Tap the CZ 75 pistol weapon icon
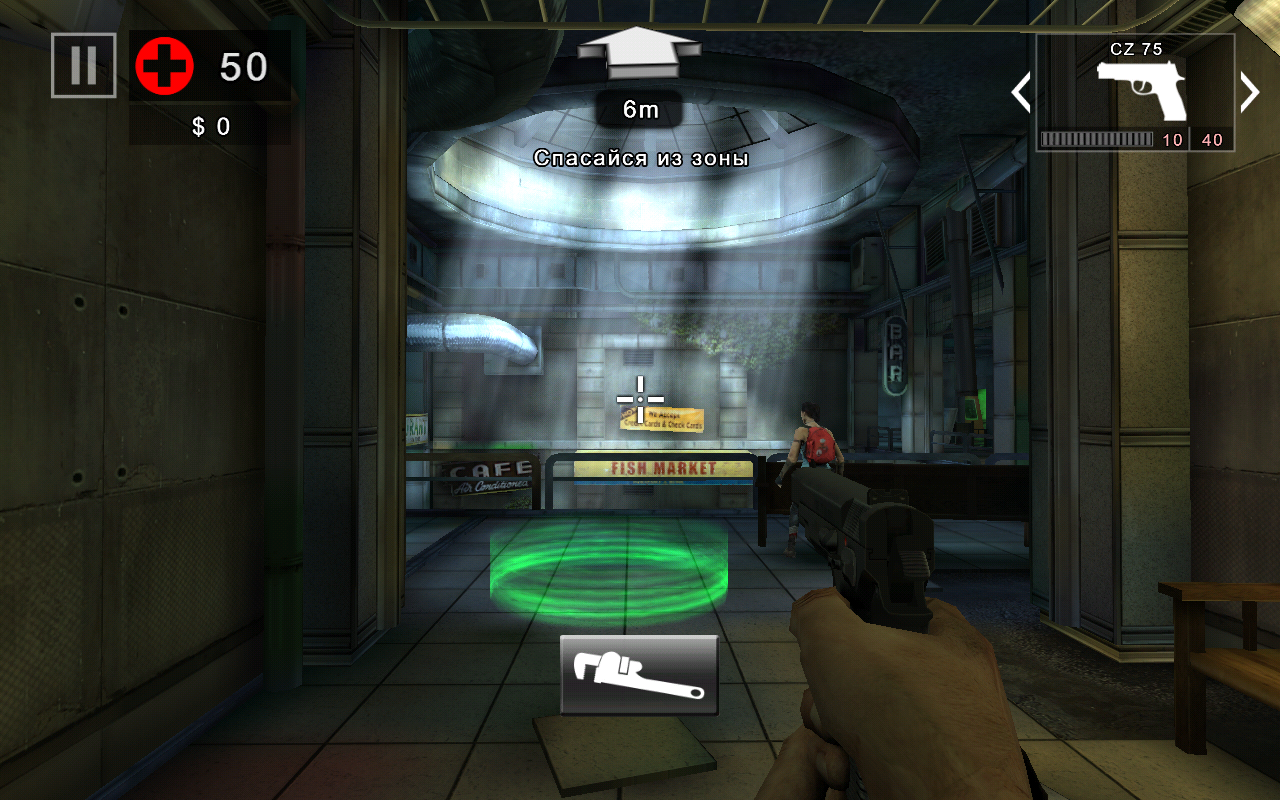The image size is (1280, 800). click(x=1140, y=90)
